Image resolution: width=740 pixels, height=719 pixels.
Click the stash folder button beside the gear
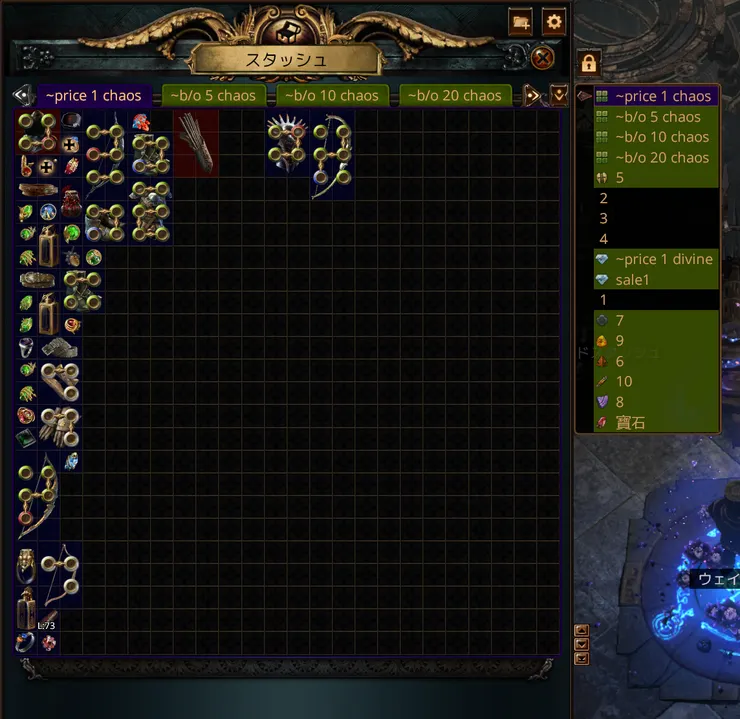click(520, 21)
